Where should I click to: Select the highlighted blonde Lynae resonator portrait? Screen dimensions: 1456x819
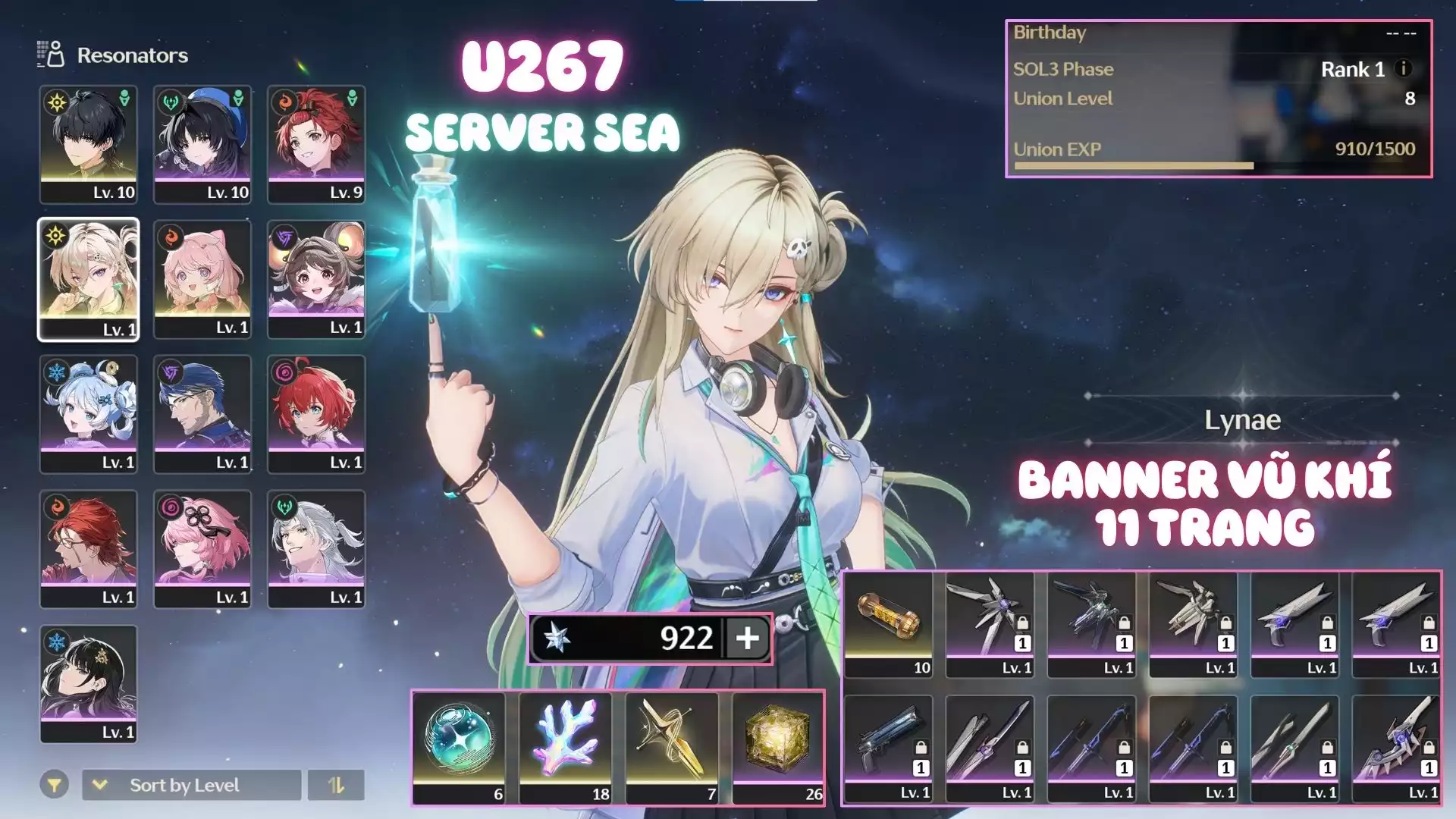tap(88, 279)
